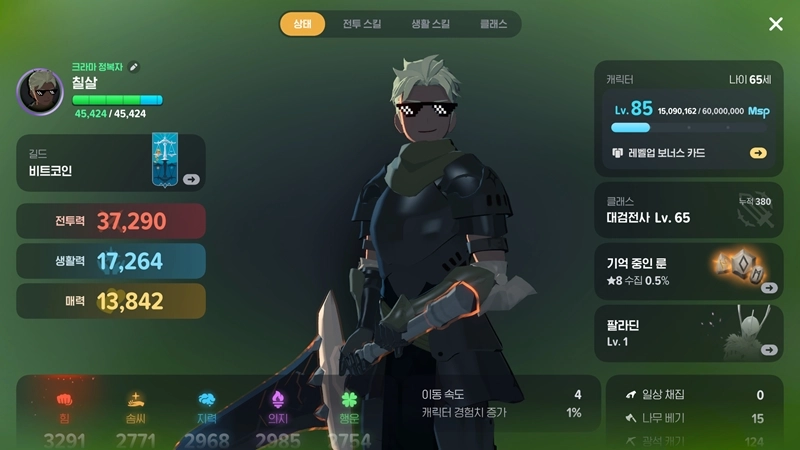Open the 대검전사 Lv. 65 class panel
This screenshot has width=800, height=450.
point(688,210)
